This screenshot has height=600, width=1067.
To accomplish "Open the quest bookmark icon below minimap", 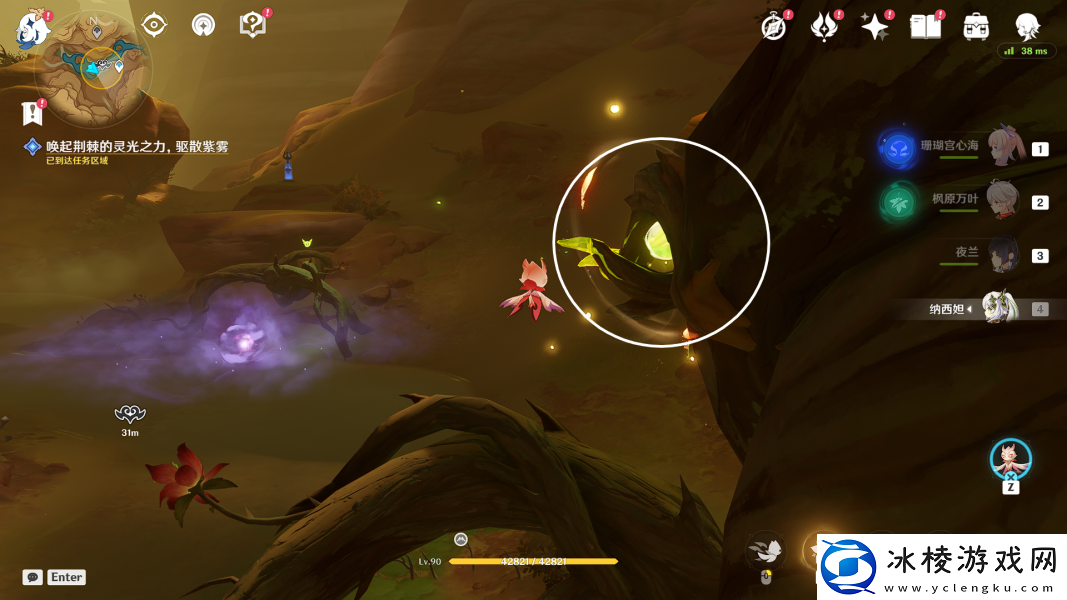I will point(31,112).
